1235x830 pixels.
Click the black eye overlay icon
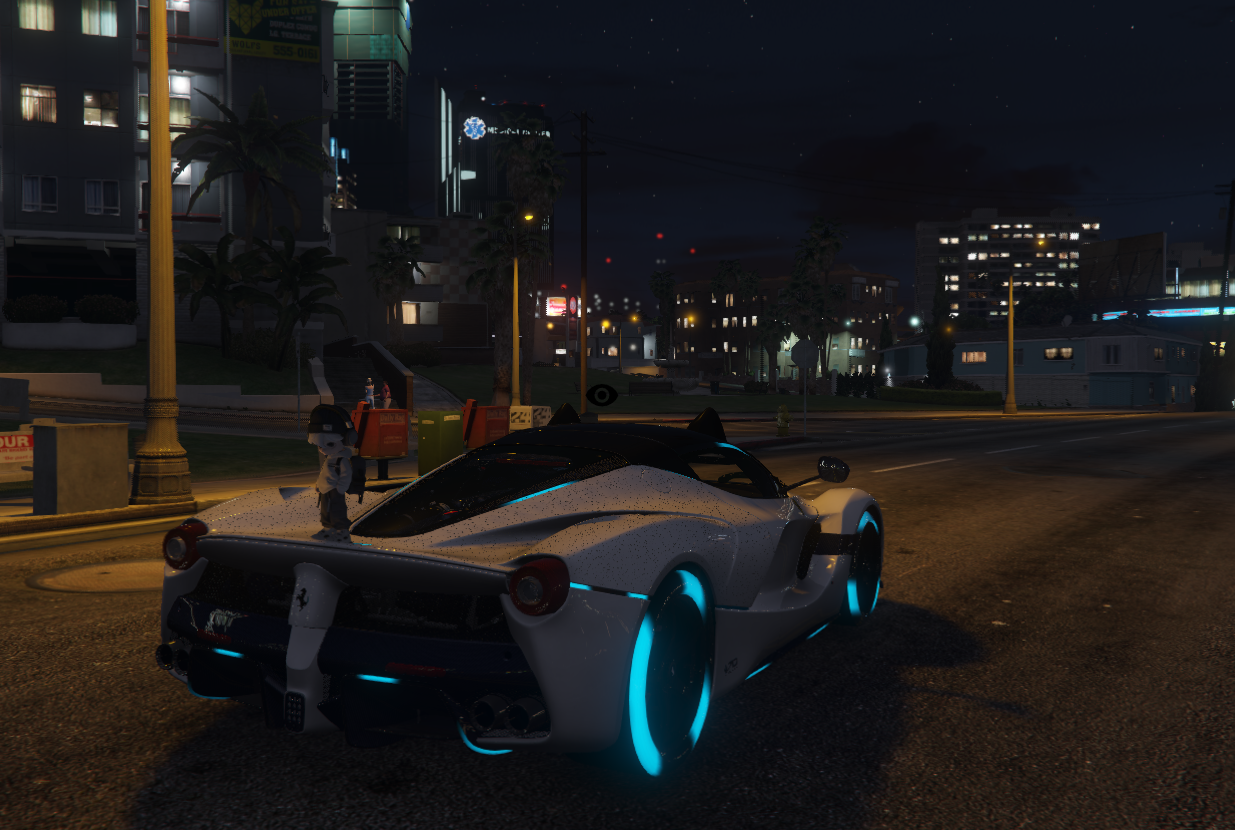tap(601, 394)
